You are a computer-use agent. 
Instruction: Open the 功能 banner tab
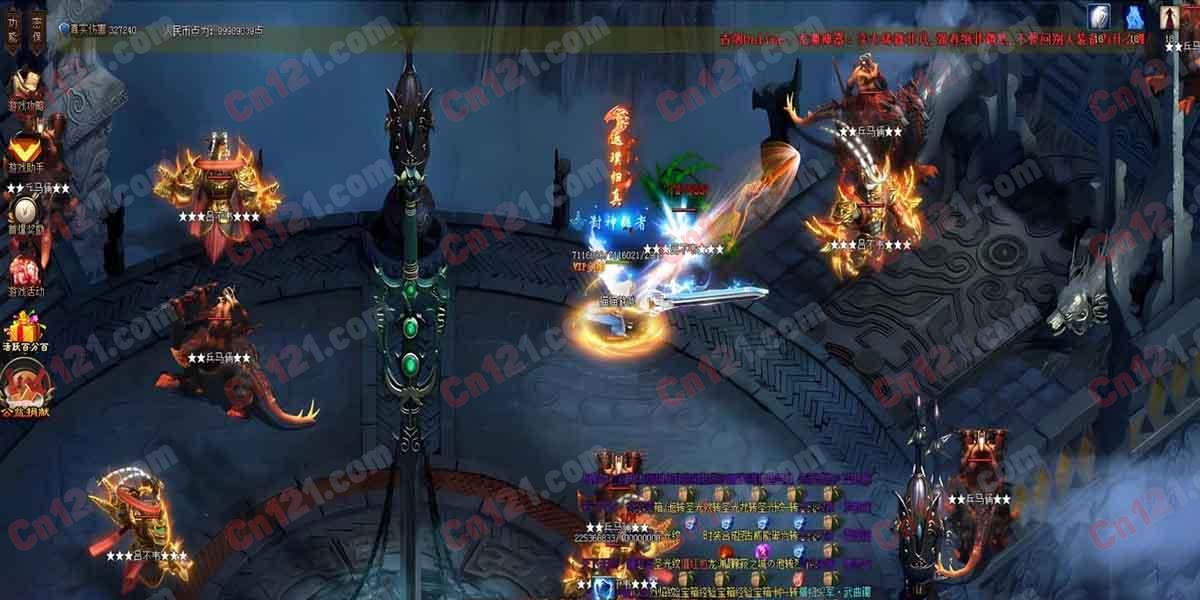pyautogui.click(x=13, y=29)
